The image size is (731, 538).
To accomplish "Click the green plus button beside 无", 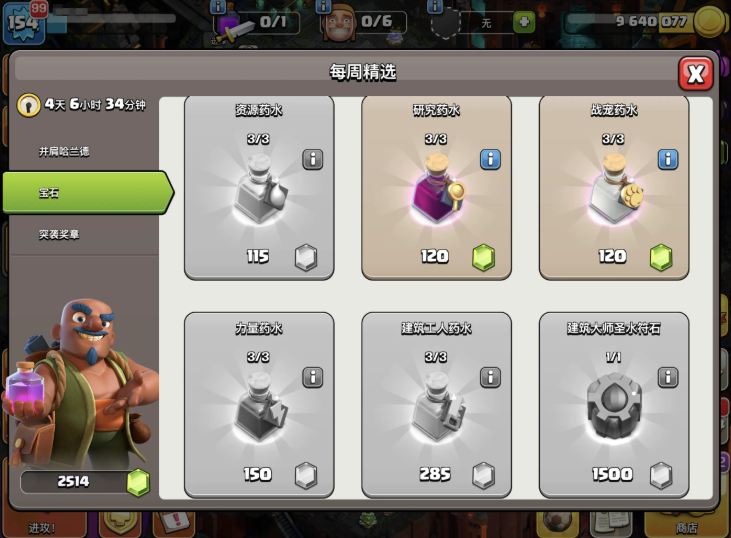I will (x=523, y=22).
